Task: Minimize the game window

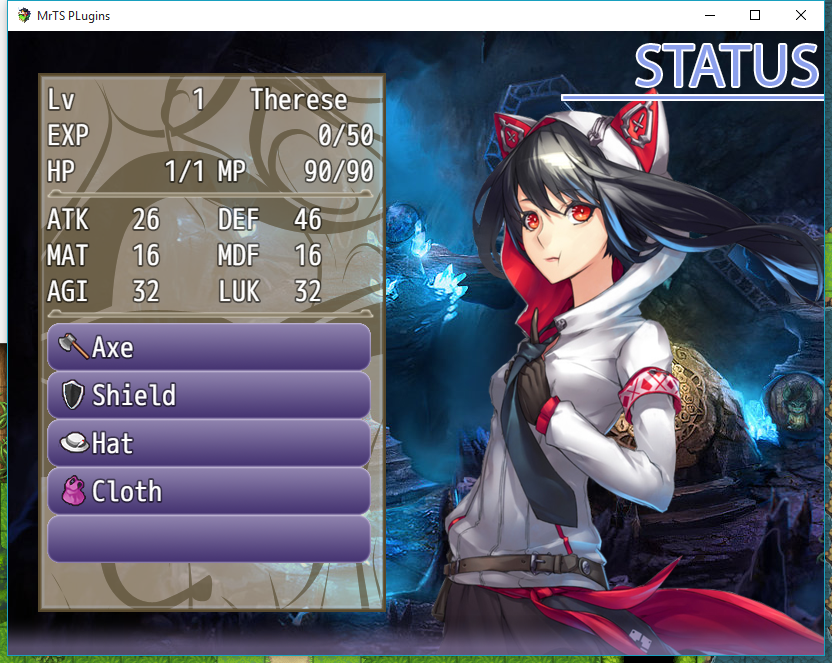Action: coord(709,15)
